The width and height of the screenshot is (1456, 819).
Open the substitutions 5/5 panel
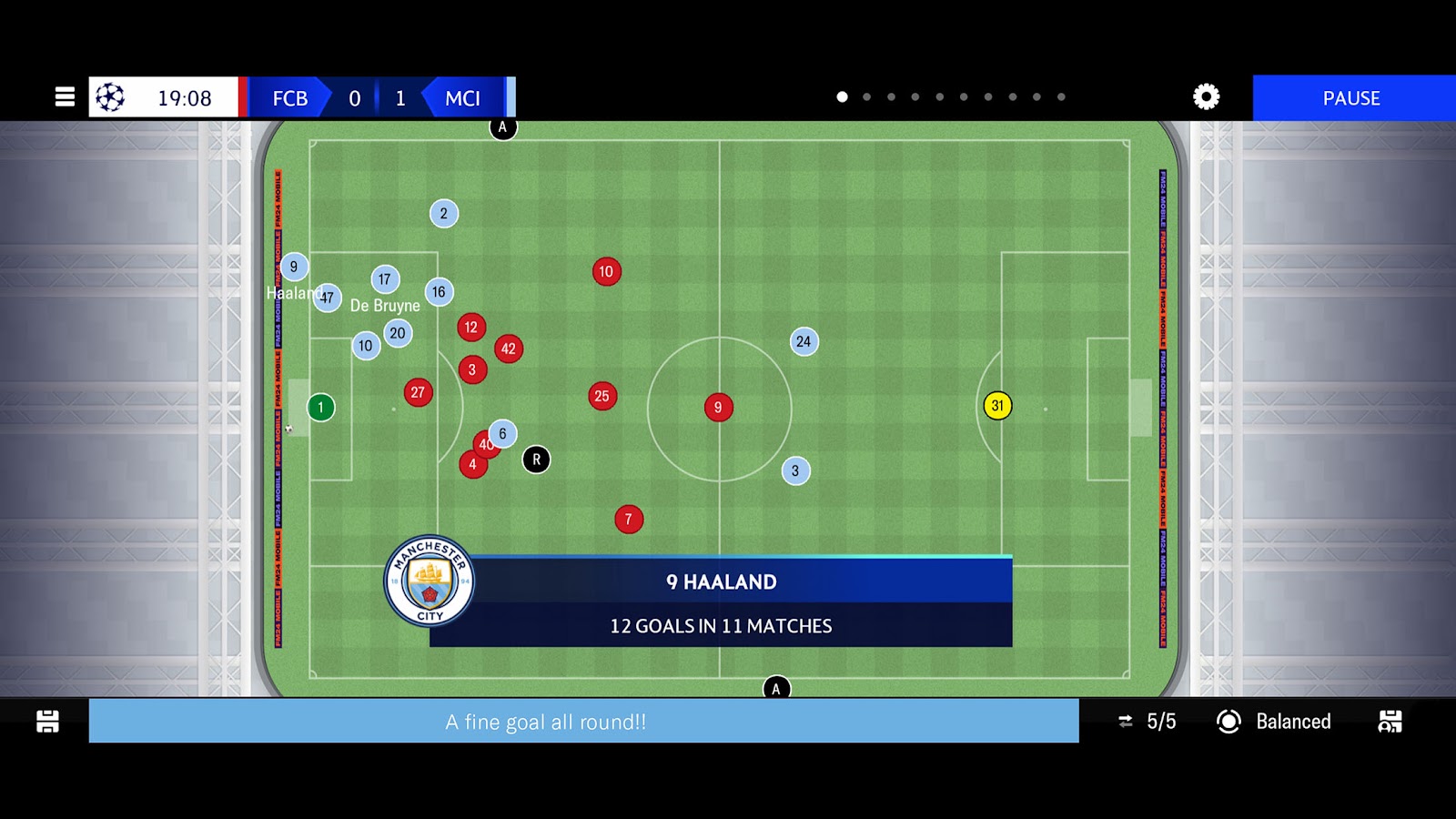pyautogui.click(x=1148, y=722)
